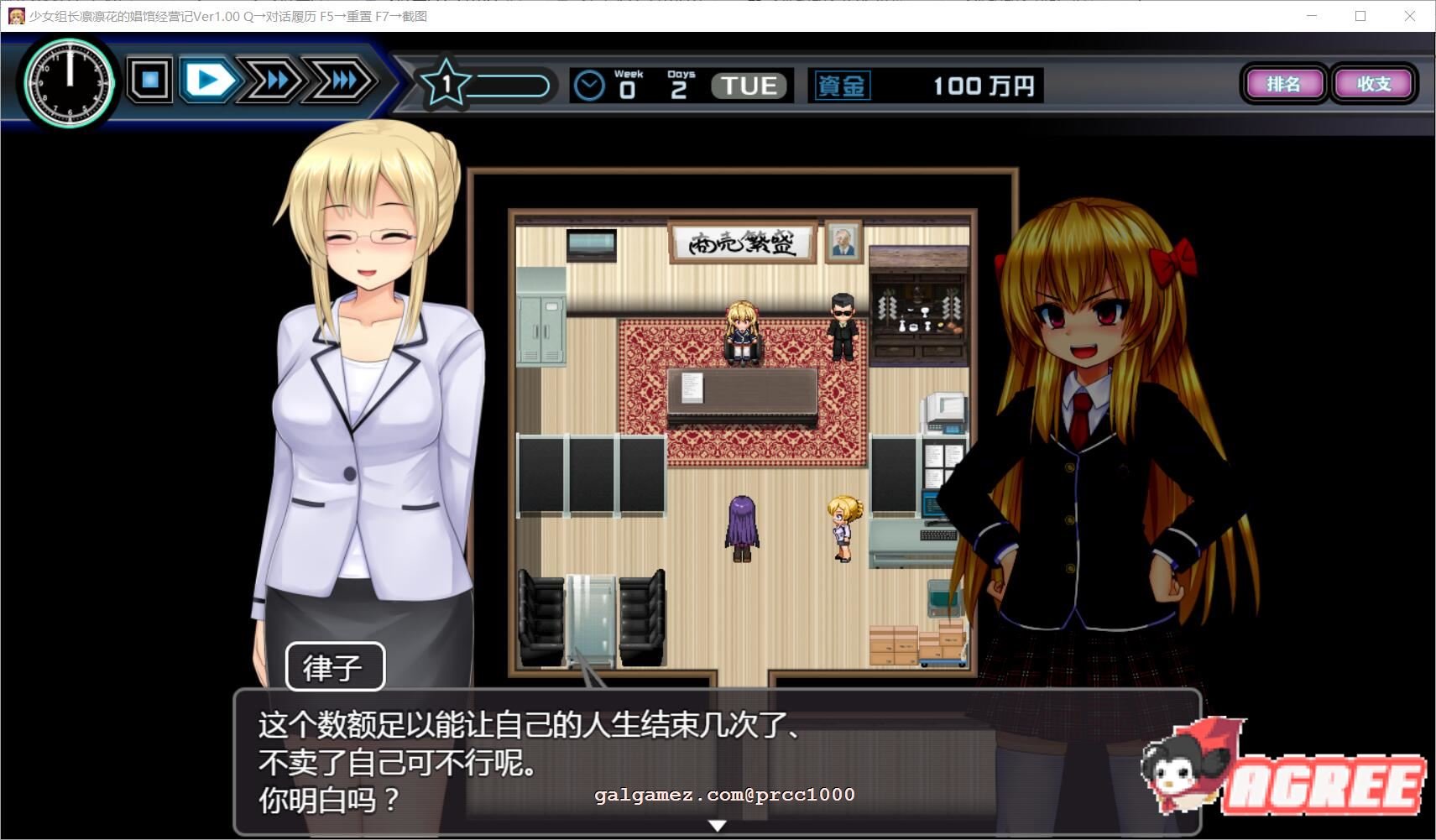Click the TUE weekday badge

coord(746,85)
